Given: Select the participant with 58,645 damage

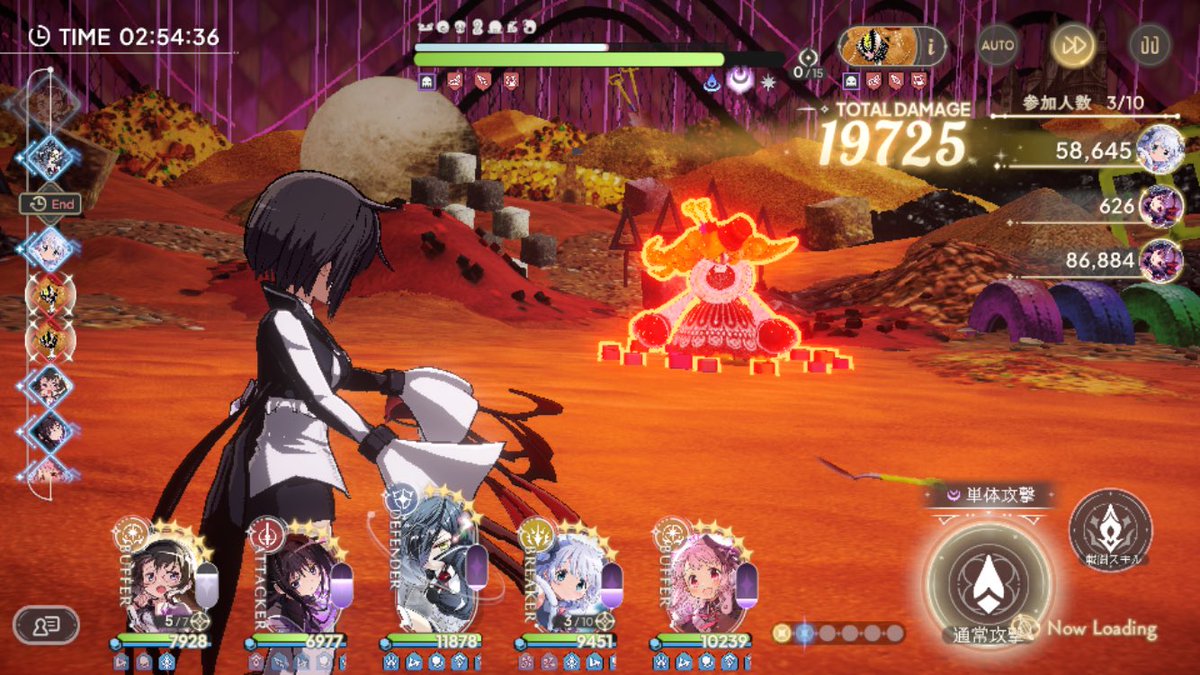Looking at the screenshot, I should [1161, 150].
